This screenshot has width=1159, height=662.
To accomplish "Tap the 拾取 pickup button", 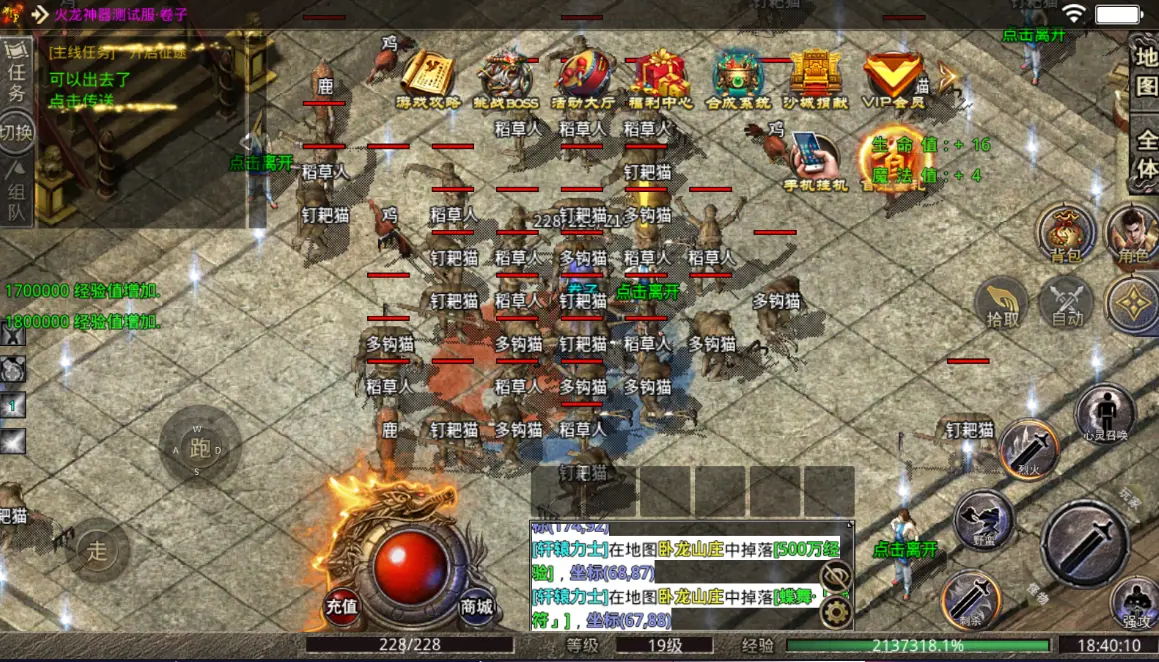I will (1002, 300).
